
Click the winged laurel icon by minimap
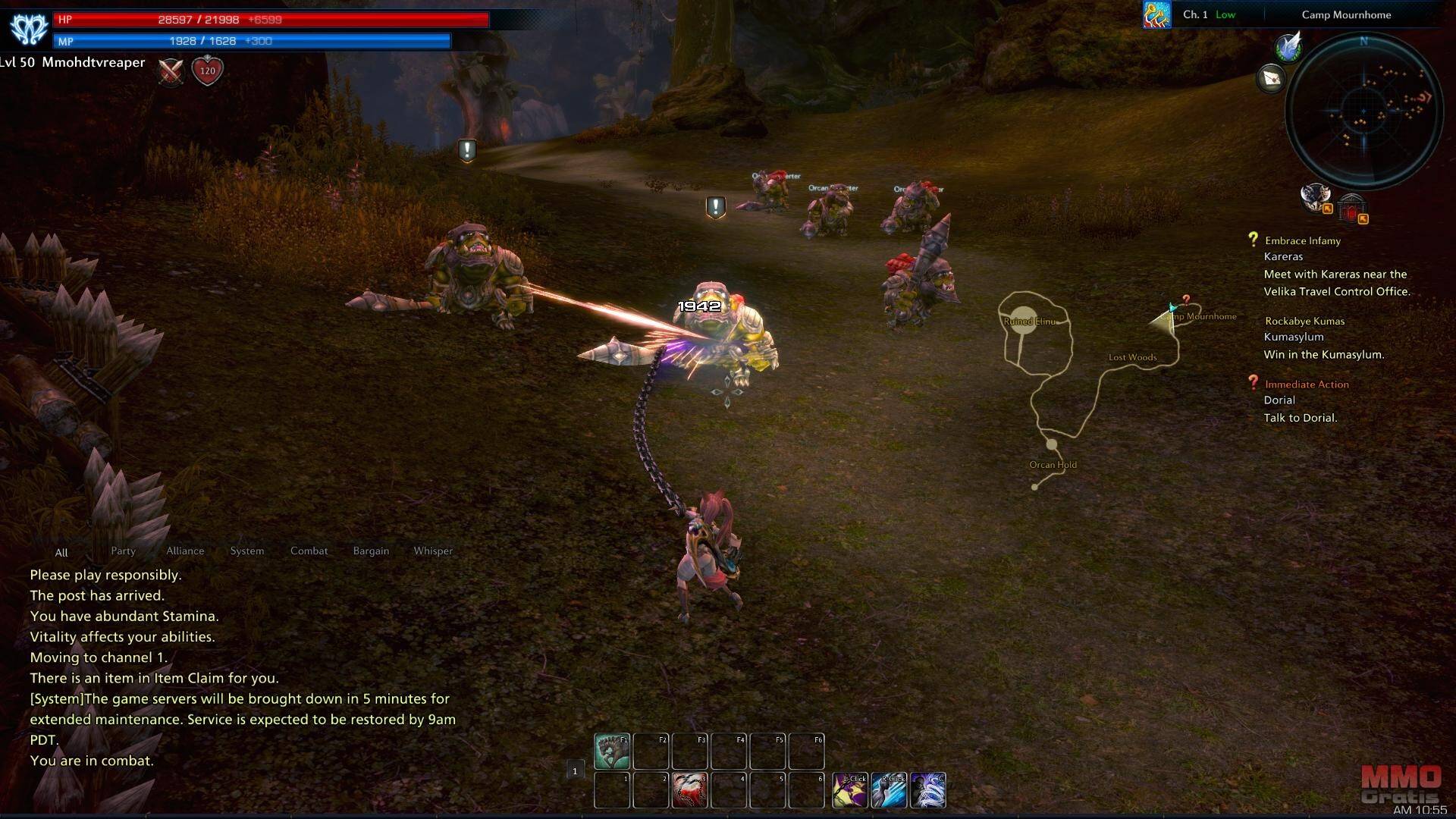click(1288, 47)
